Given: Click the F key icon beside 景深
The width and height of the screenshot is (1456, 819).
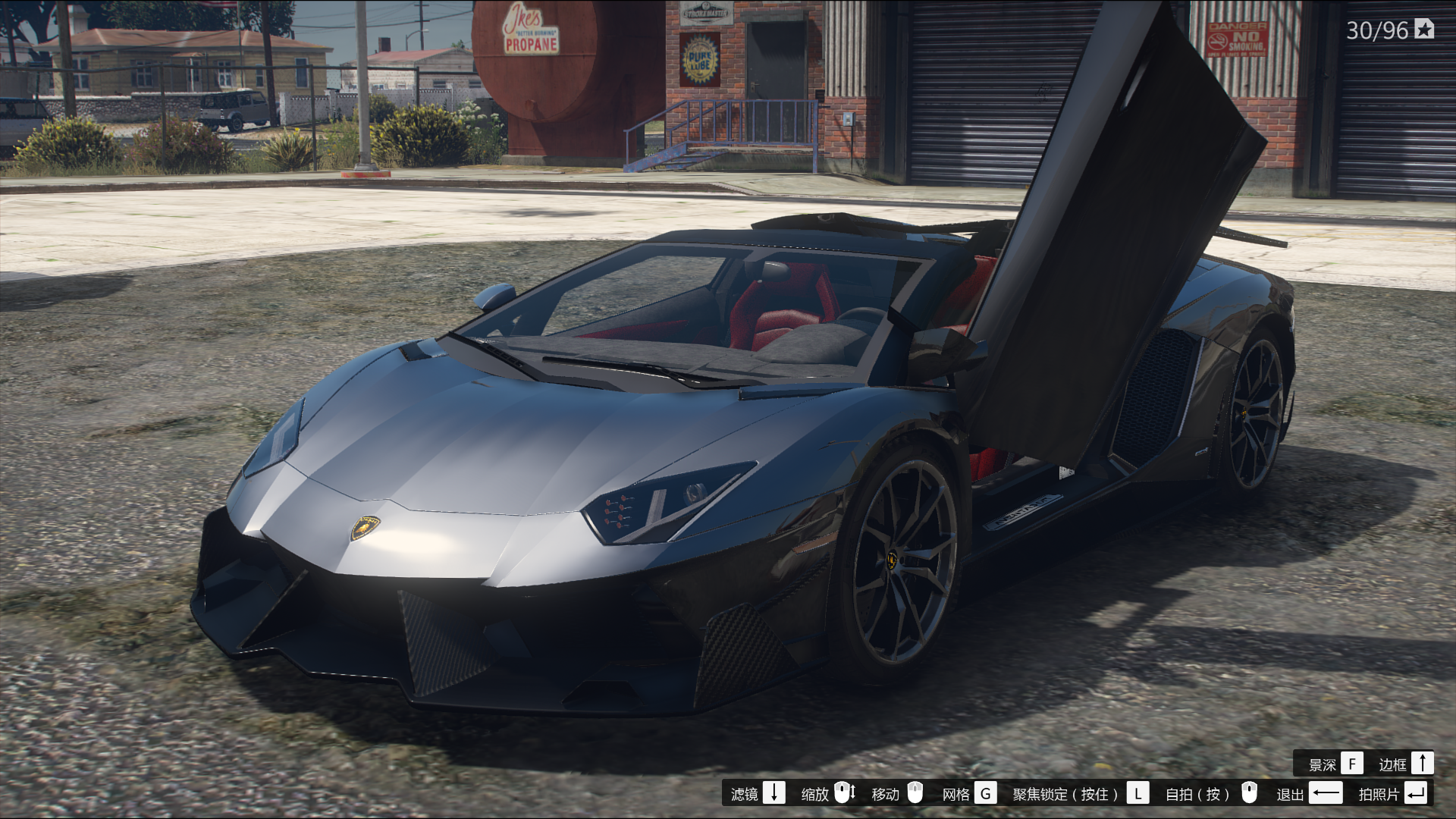Looking at the screenshot, I should point(1351,764).
